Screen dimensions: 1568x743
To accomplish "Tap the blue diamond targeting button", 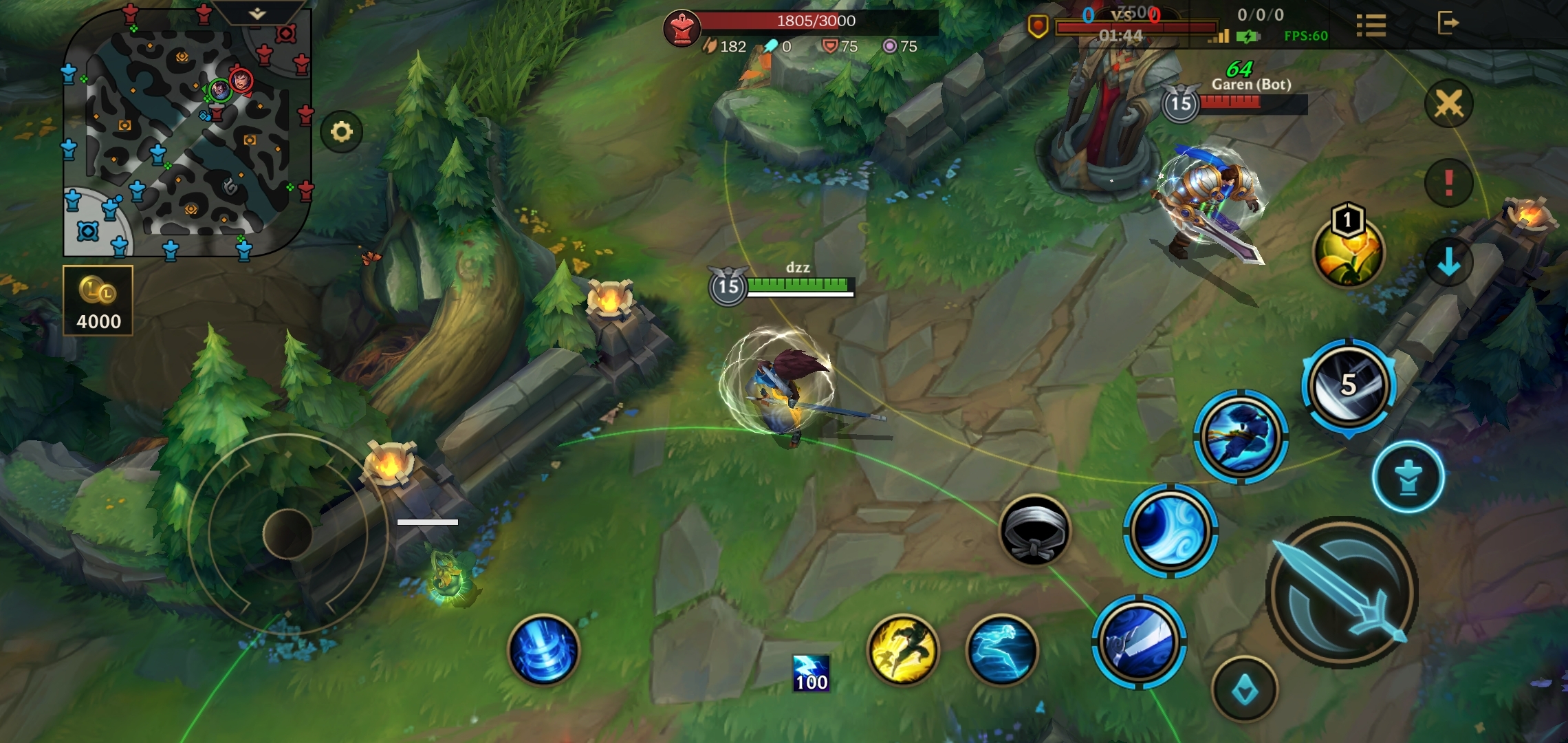I will pyautogui.click(x=1245, y=690).
